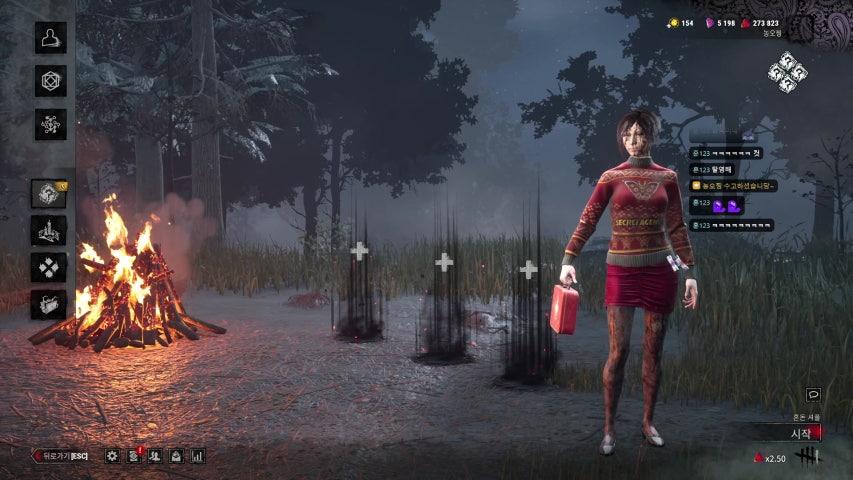Click the white emblem icon near top right
853x480 pixels.
[787, 71]
